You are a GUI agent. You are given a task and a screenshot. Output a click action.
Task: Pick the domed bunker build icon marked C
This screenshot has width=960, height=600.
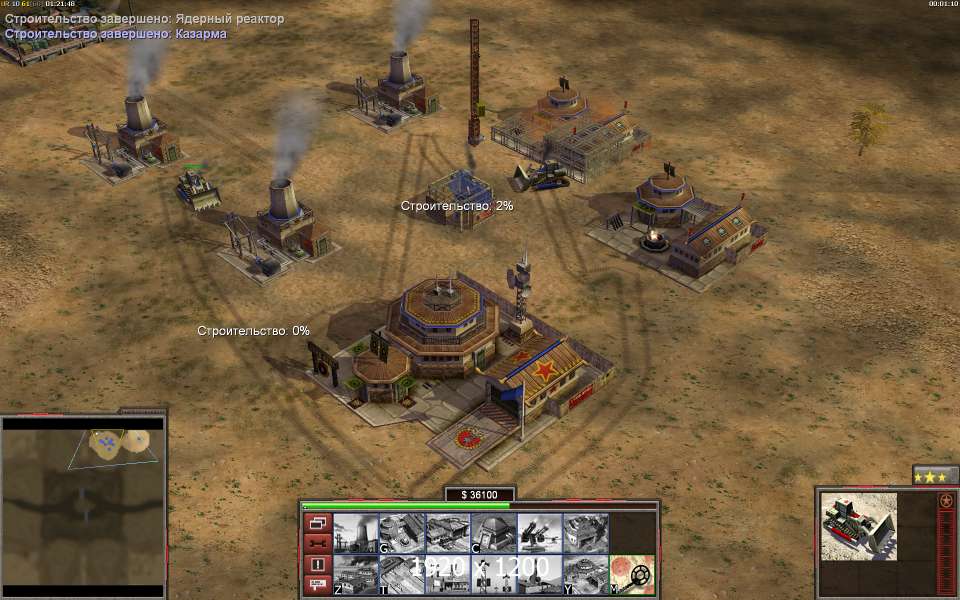point(493,533)
